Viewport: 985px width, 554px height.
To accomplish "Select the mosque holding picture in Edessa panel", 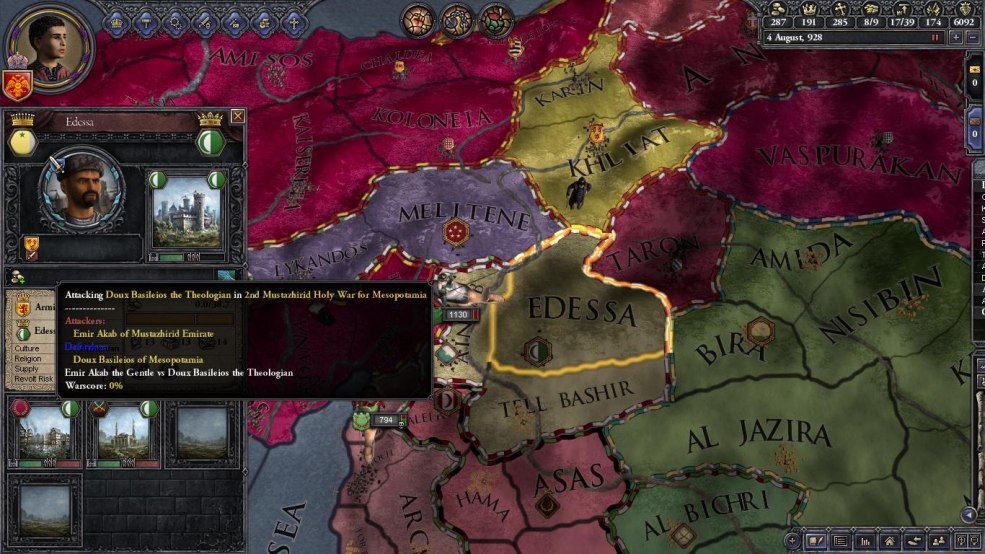I will (x=123, y=431).
